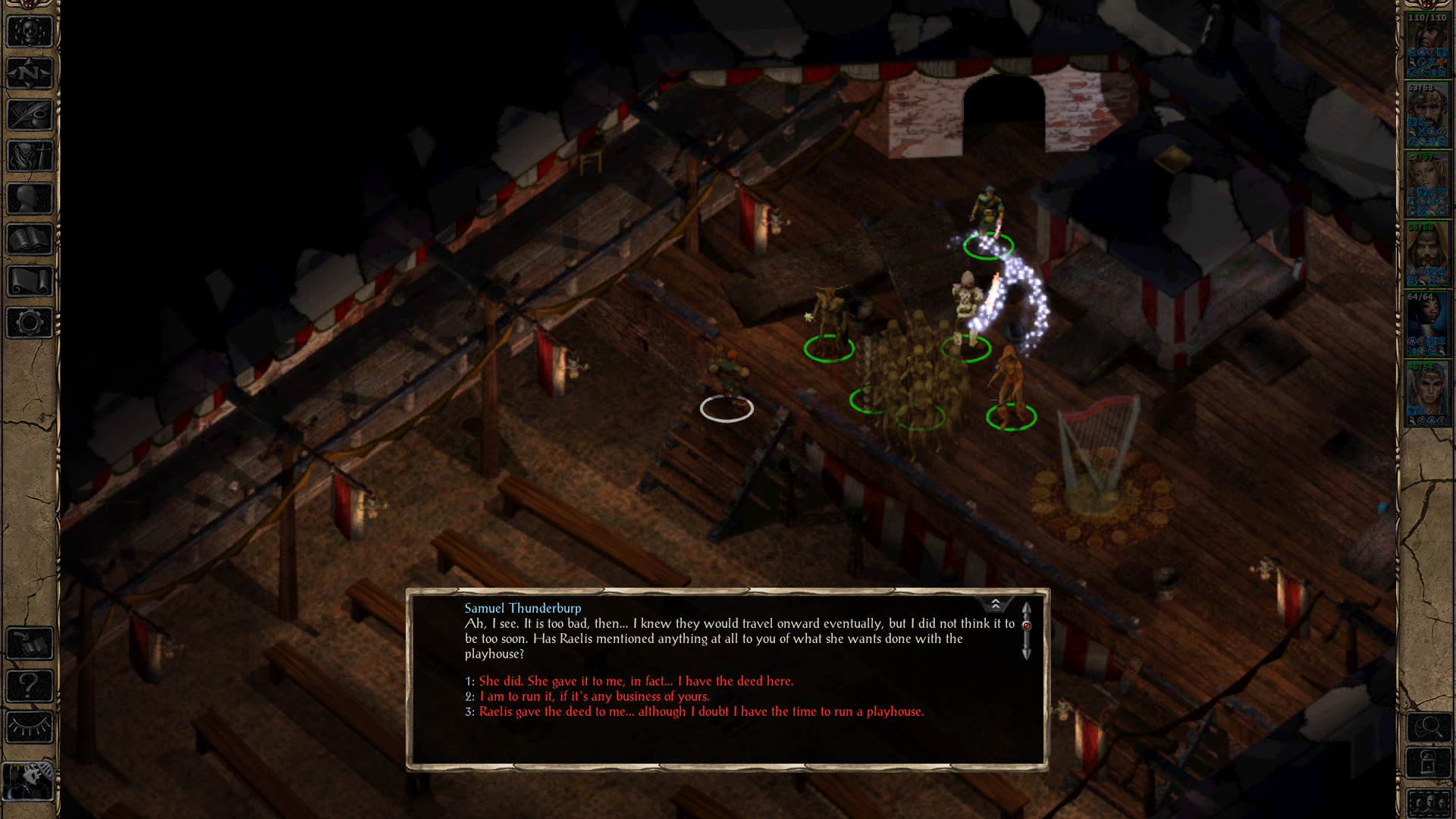The width and height of the screenshot is (1456, 819).
Task: Open the inventory screen
Action: [30, 157]
